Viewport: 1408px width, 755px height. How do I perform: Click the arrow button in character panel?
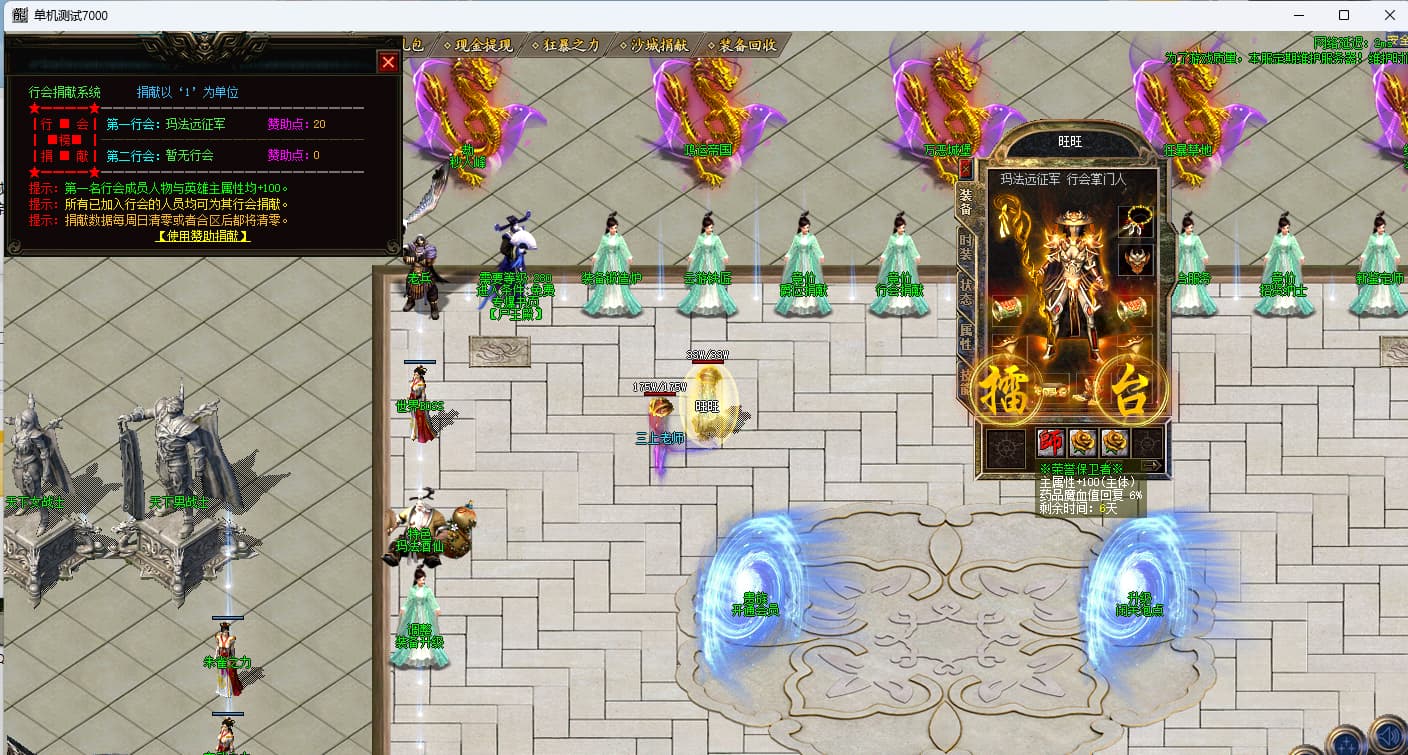point(1151,465)
